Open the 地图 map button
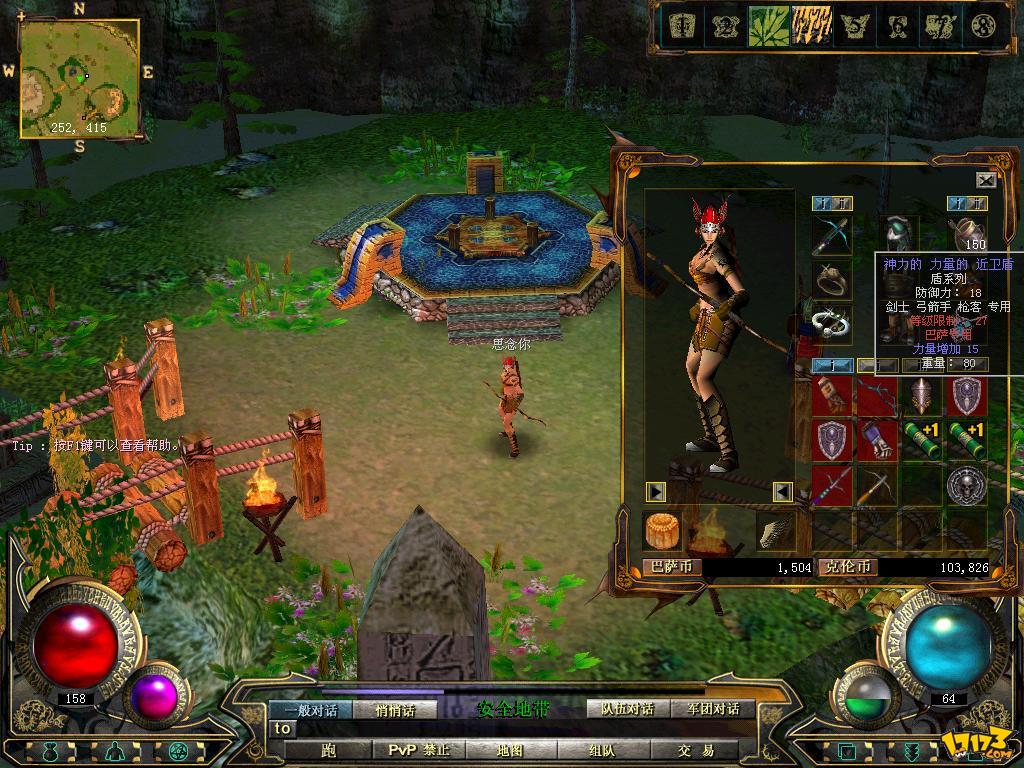The width and height of the screenshot is (1024, 768). click(510, 750)
